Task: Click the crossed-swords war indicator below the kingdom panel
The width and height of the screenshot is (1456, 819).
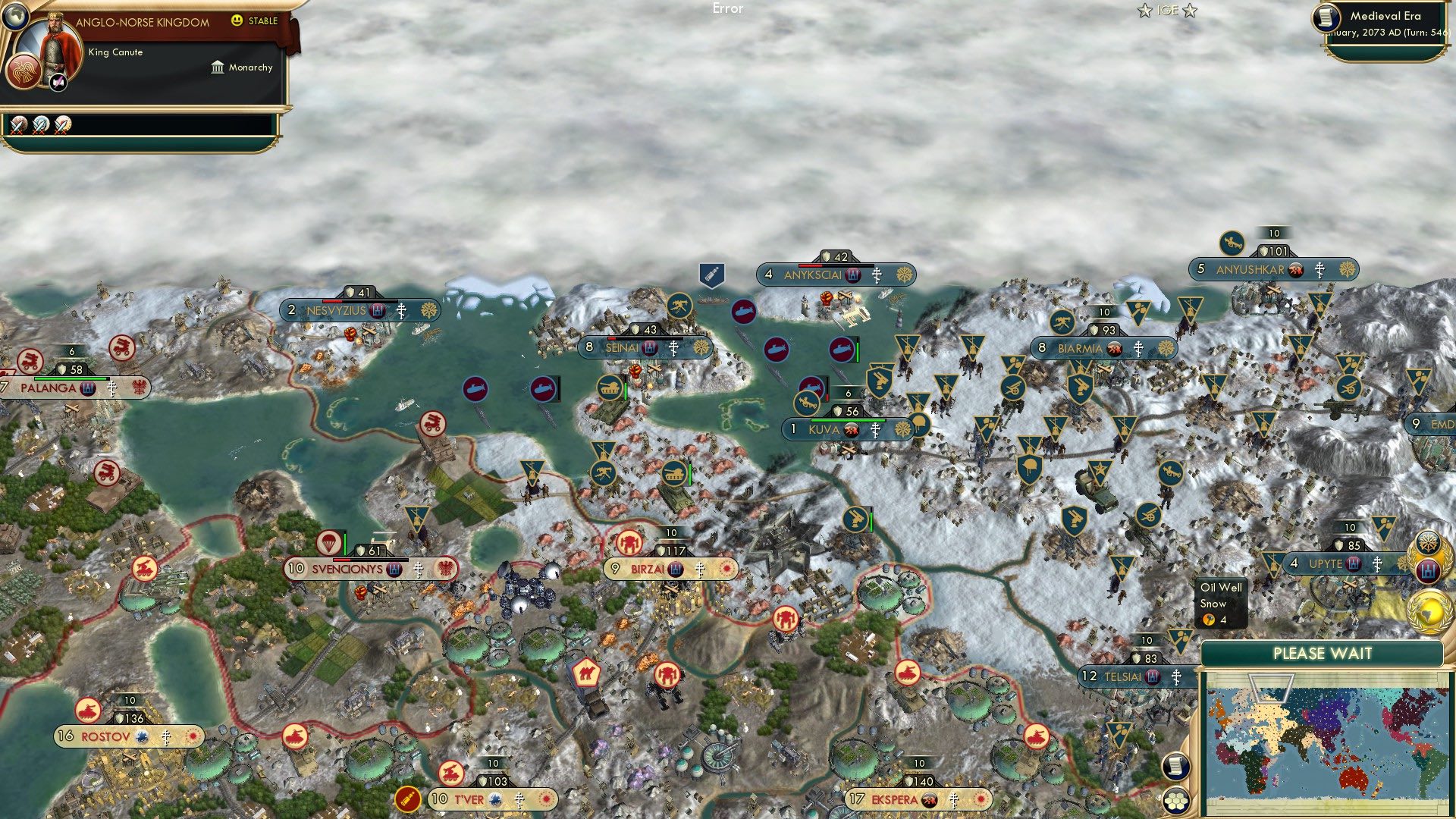Action: pyautogui.click(x=19, y=126)
